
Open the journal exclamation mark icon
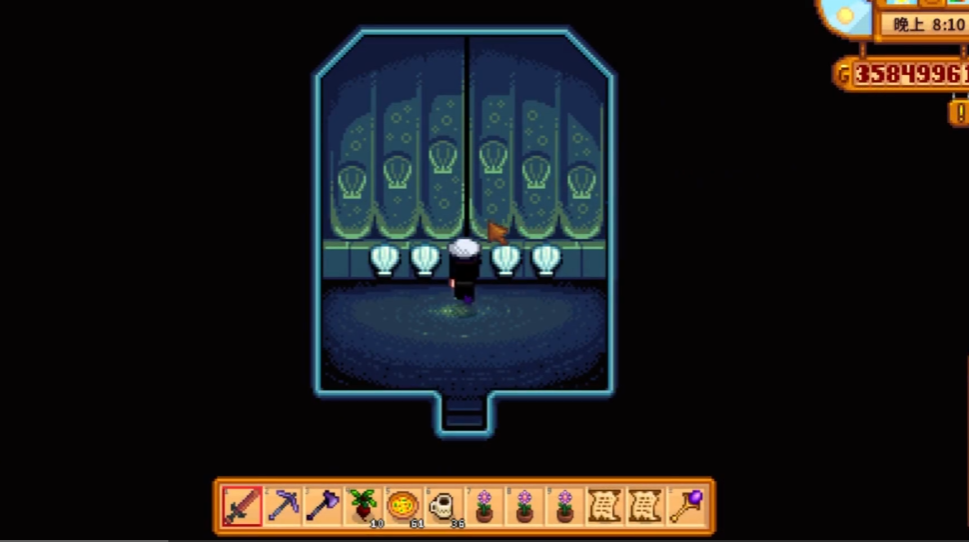point(959,112)
